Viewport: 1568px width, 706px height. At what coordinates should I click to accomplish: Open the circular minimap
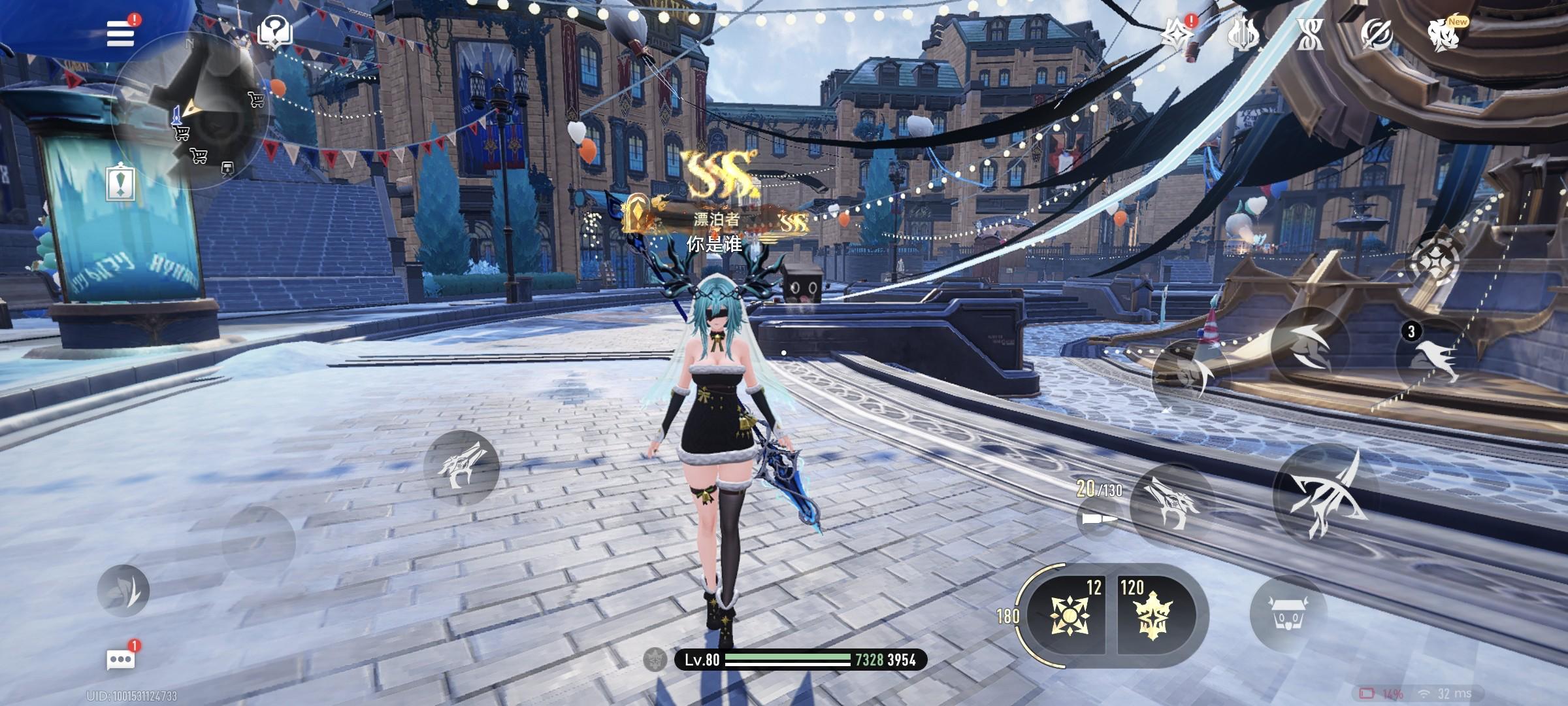coord(189,111)
